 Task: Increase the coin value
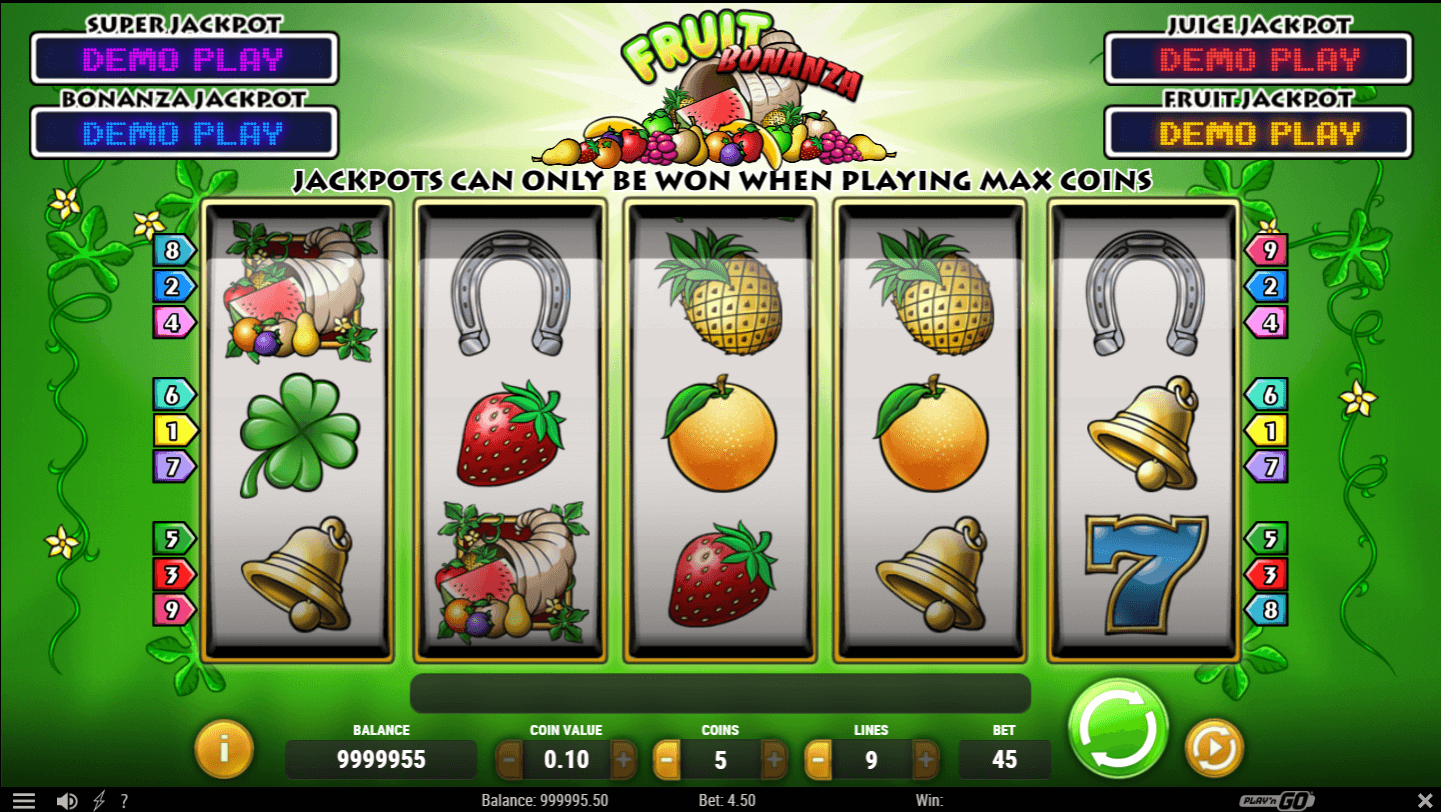click(623, 760)
